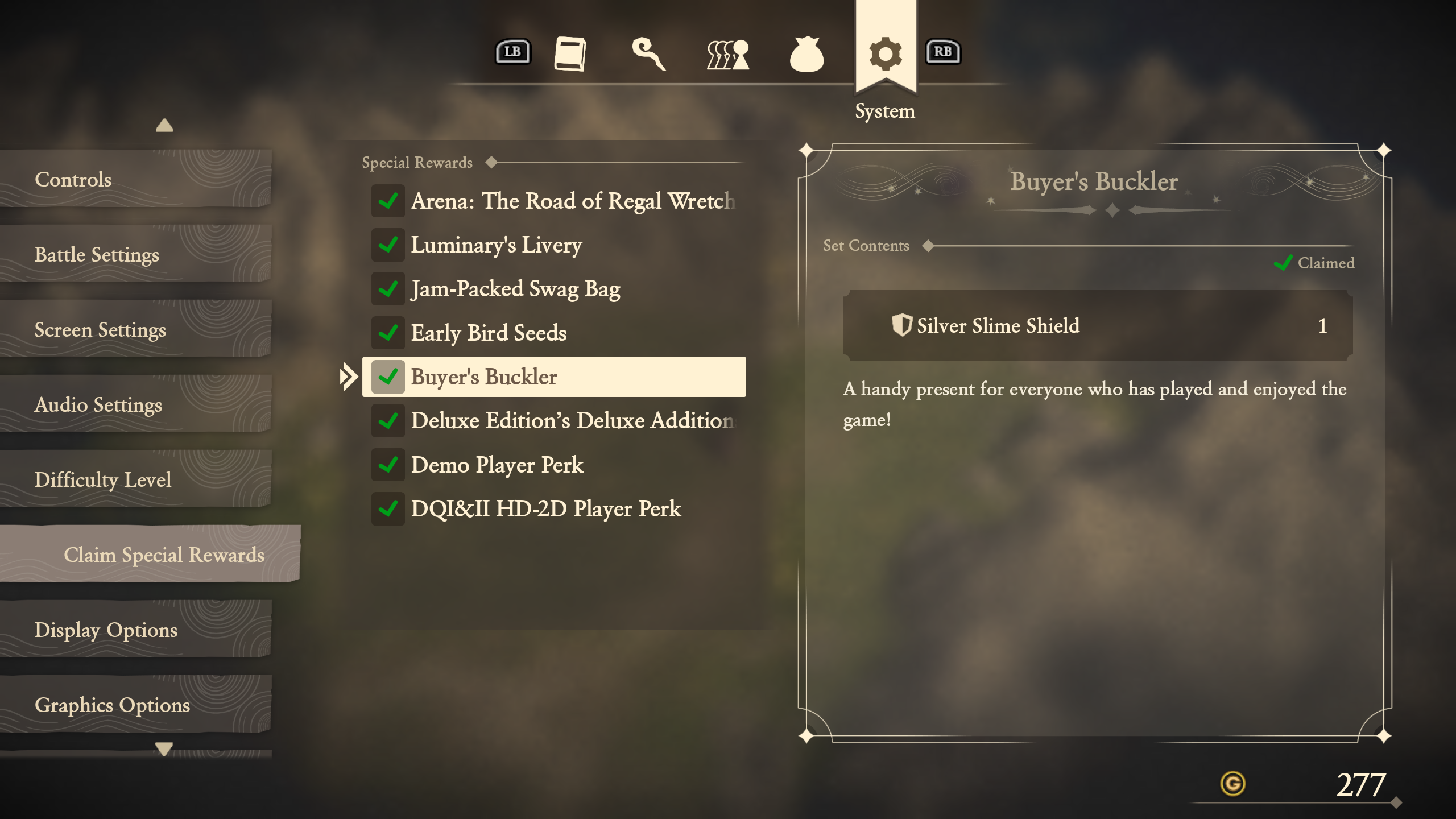Select DQI&II HD-2D Player Perk reward
The image size is (1456, 819).
click(x=554, y=508)
